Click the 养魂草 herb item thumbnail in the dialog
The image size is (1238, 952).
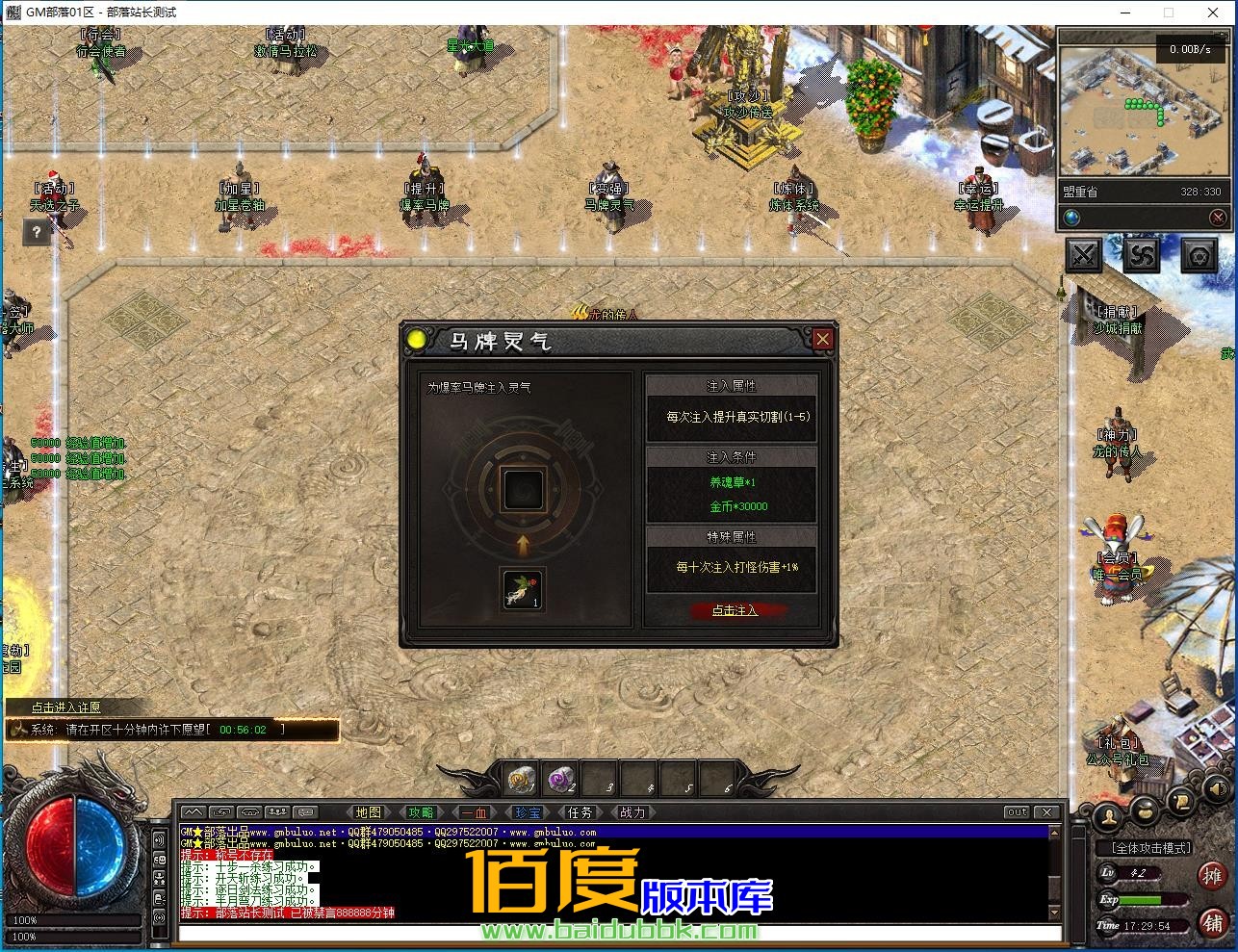pos(521,590)
